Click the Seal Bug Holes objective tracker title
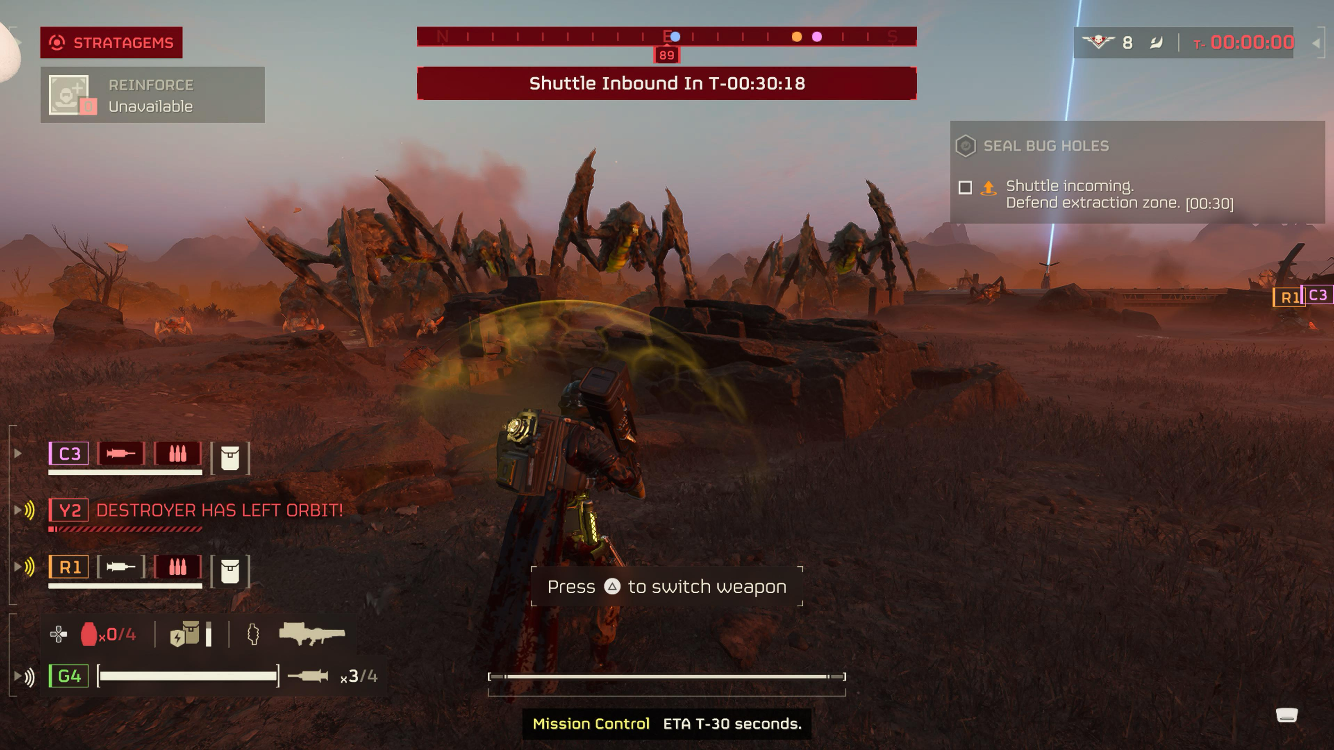 (1045, 146)
